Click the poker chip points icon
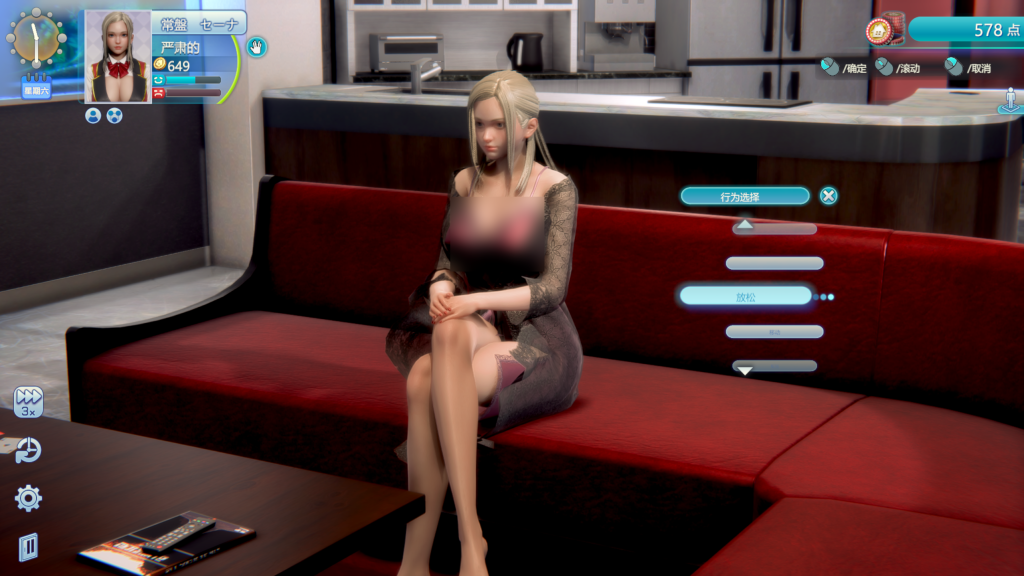Image resolution: width=1024 pixels, height=576 pixels. pyautogui.click(x=883, y=30)
